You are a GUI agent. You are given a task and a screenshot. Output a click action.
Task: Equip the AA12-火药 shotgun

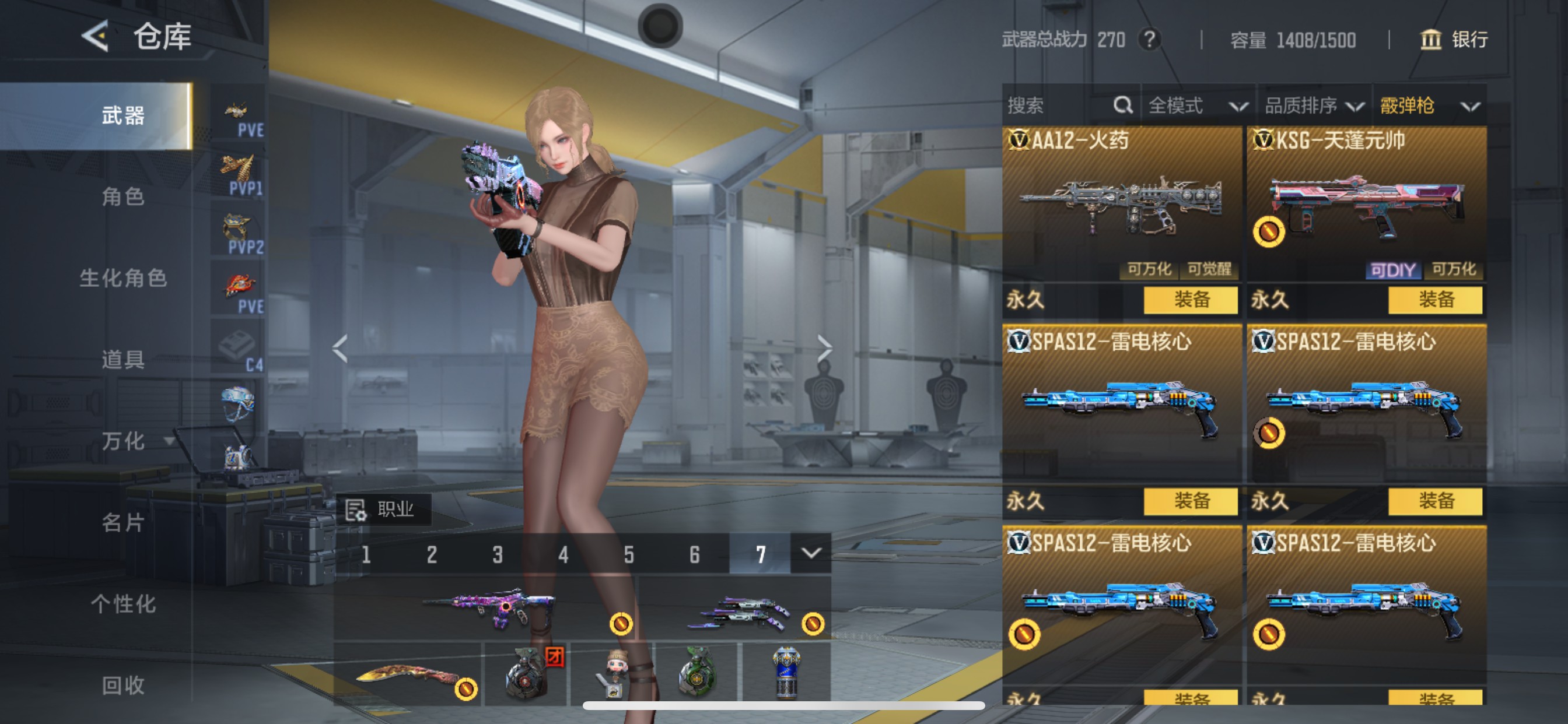(x=1190, y=299)
